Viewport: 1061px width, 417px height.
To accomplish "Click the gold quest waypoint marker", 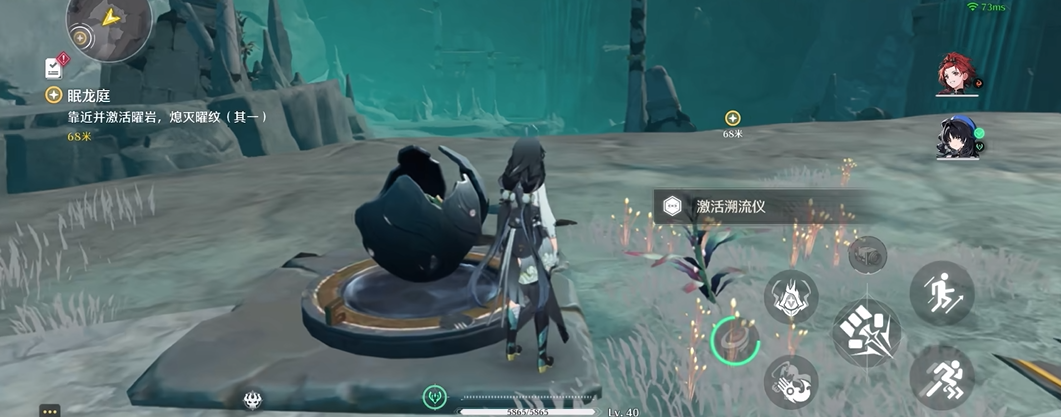I will tap(732, 118).
